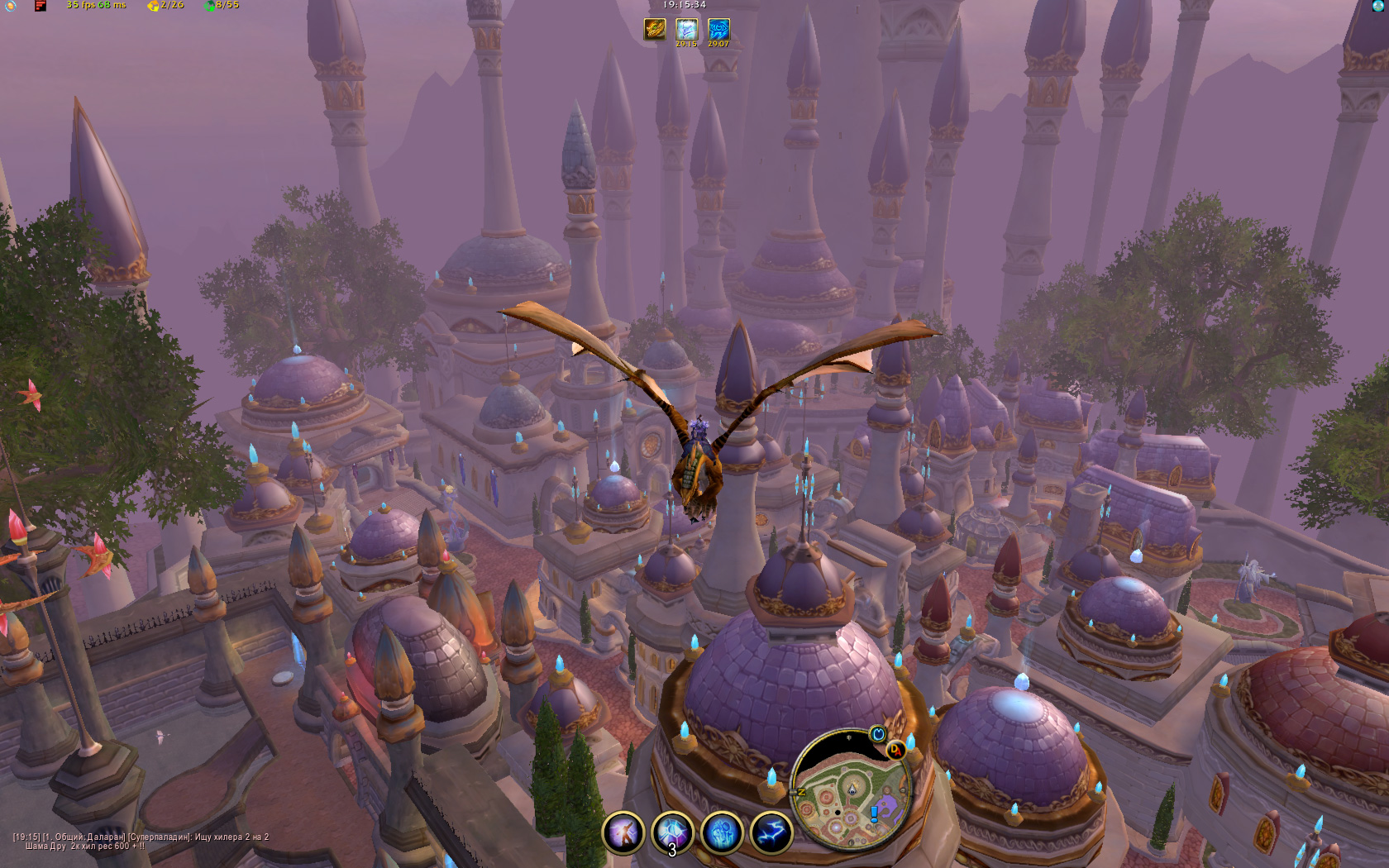Activate the blue lightning bolt ability
The height and width of the screenshot is (868, 1389).
[771, 832]
